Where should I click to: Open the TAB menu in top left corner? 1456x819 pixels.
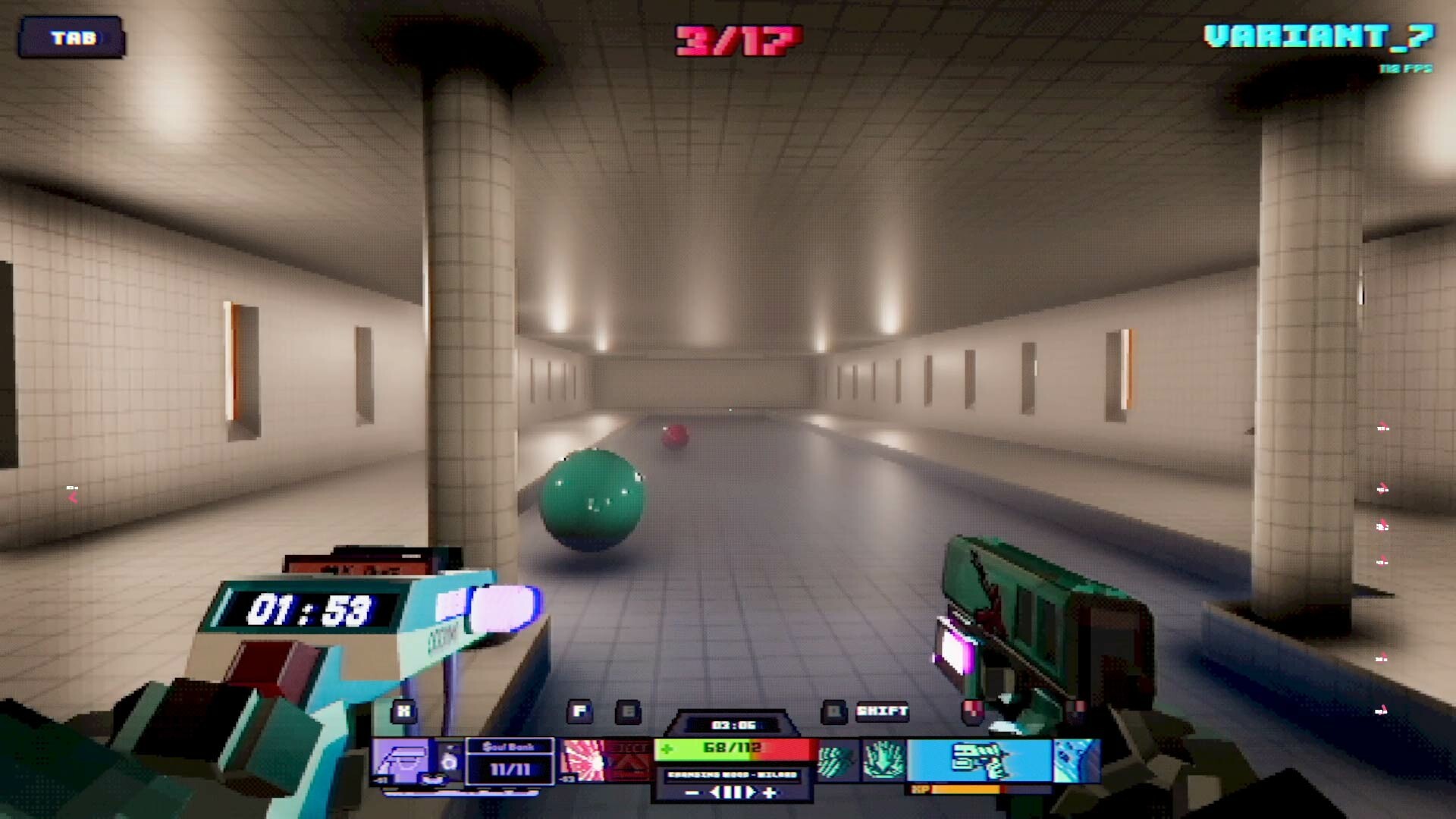click(x=74, y=36)
